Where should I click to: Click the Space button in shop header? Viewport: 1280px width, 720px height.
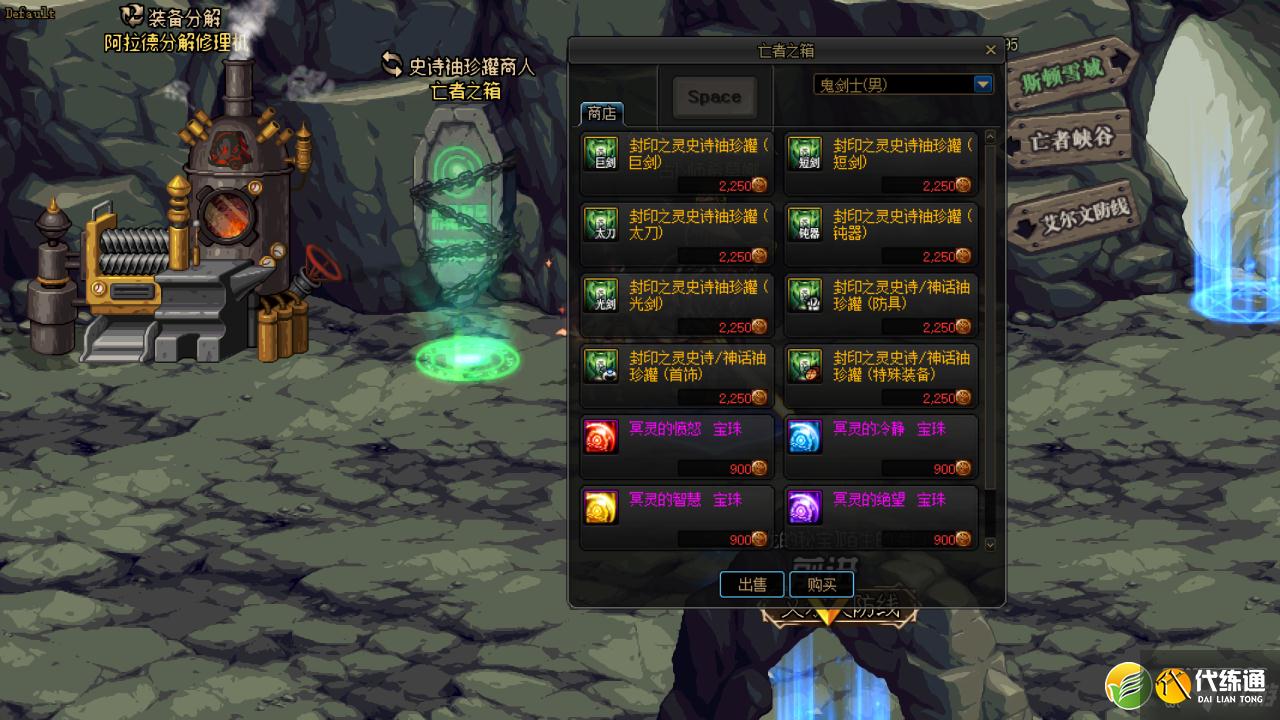point(714,97)
